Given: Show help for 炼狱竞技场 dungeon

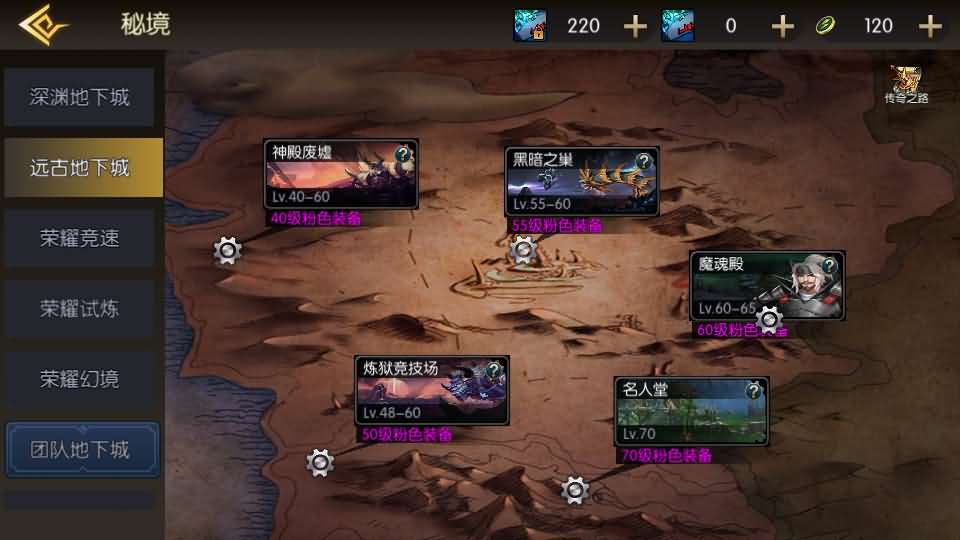Looking at the screenshot, I should (493, 370).
